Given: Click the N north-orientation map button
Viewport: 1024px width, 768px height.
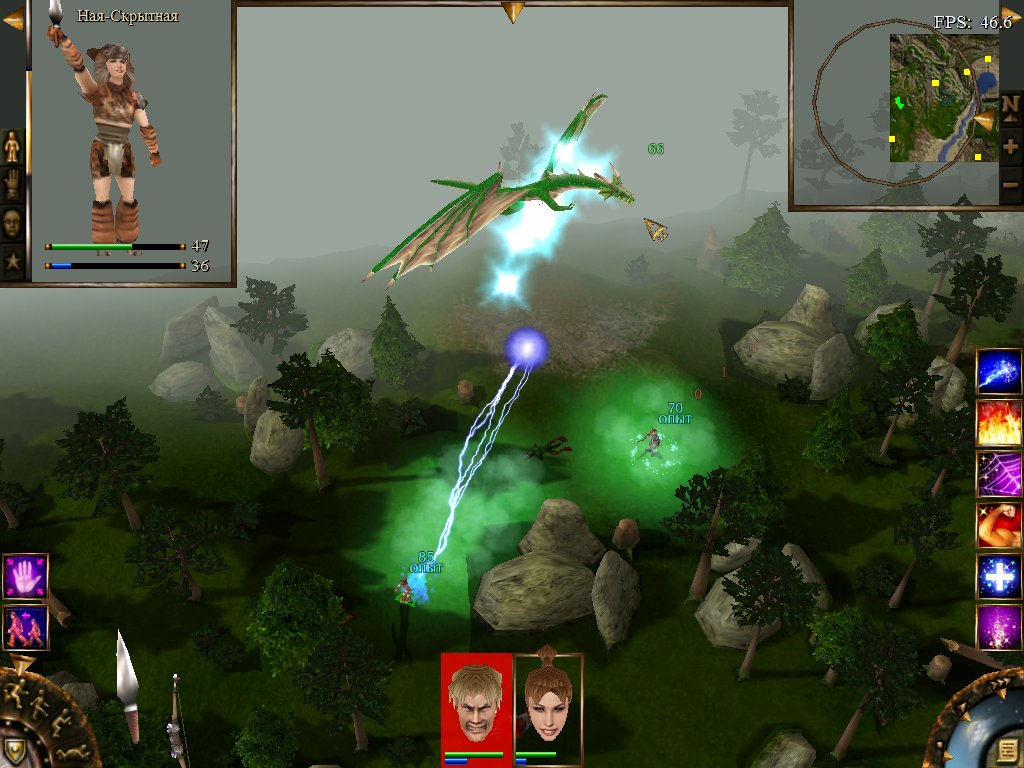Looking at the screenshot, I should [1011, 103].
